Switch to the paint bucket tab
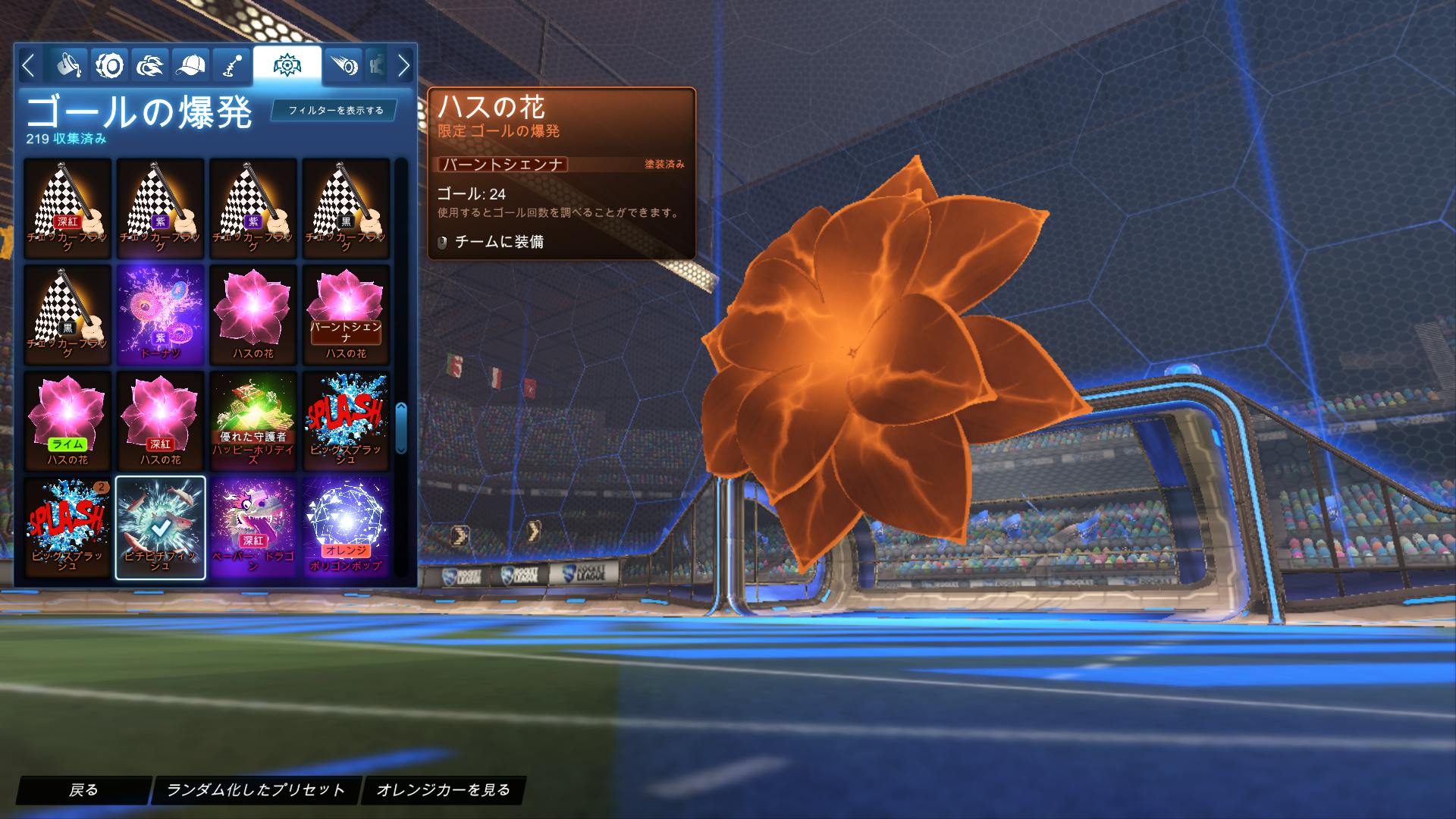This screenshot has width=1456, height=819. tap(68, 66)
